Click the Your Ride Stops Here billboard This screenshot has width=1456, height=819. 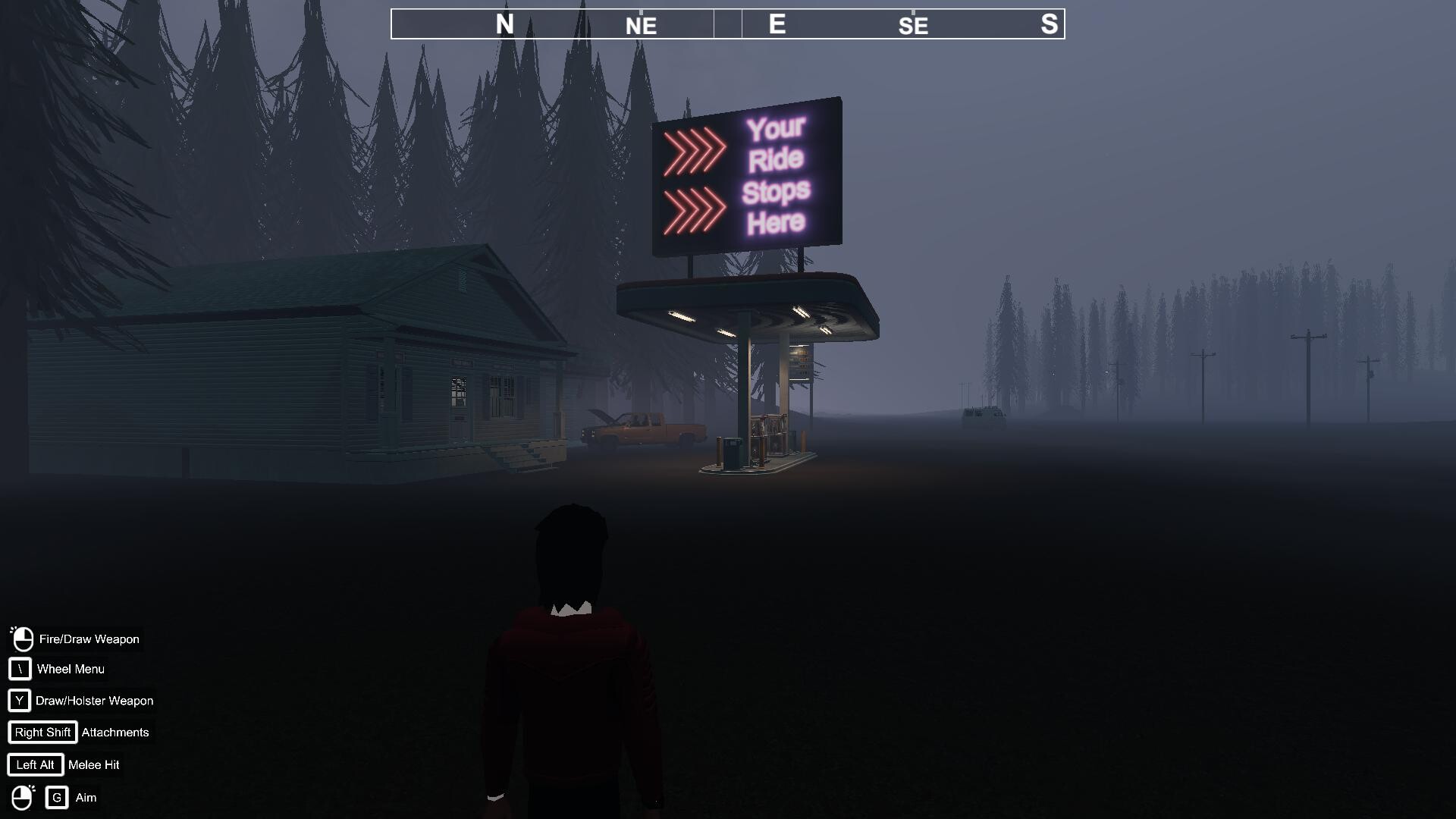click(x=747, y=173)
